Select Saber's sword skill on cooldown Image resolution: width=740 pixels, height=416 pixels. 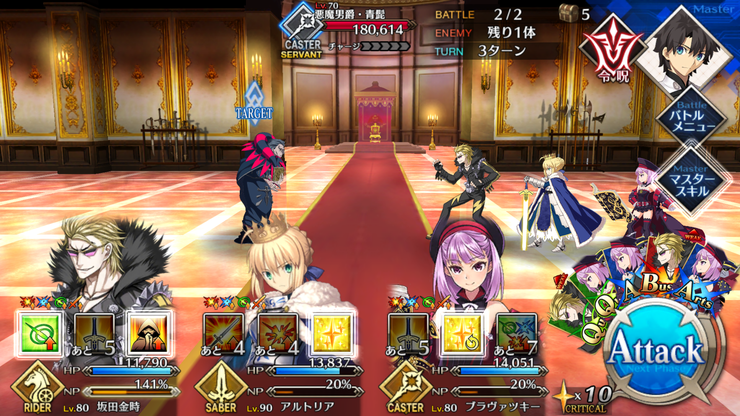click(226, 333)
